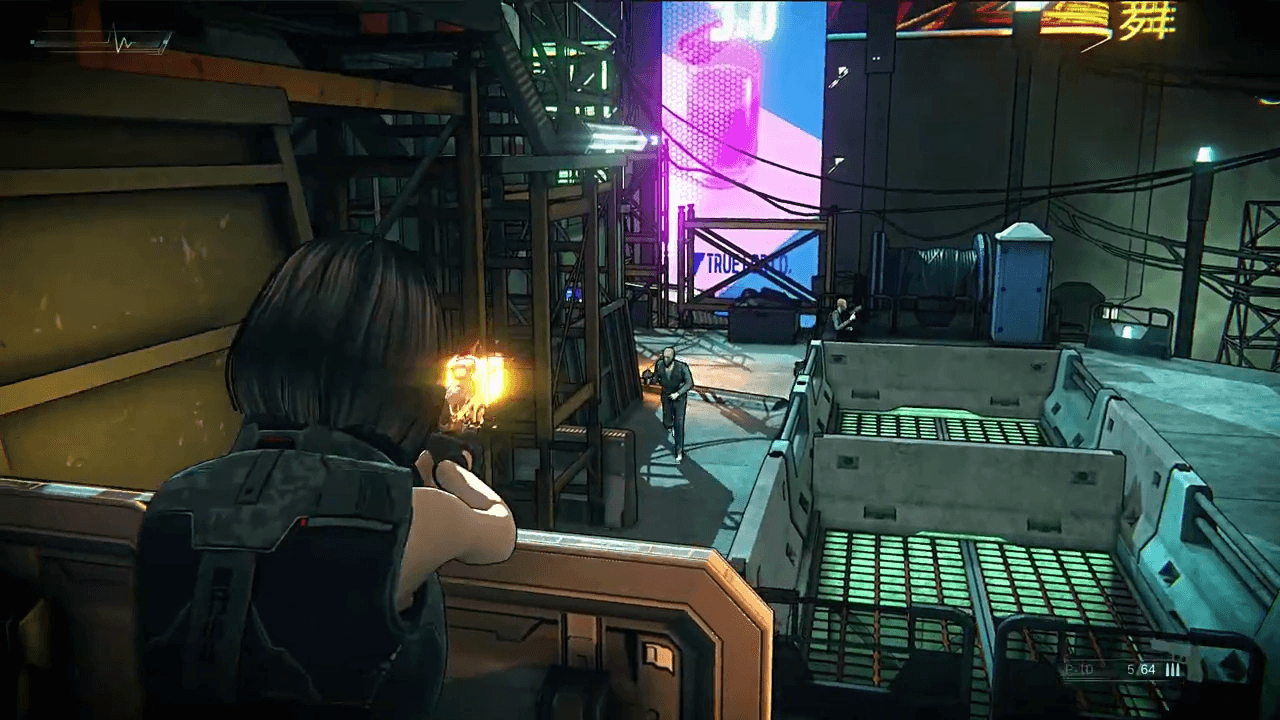This screenshot has width=1280, height=720.
Task: Click the health bar gauge top-left
Action: coord(70,42)
